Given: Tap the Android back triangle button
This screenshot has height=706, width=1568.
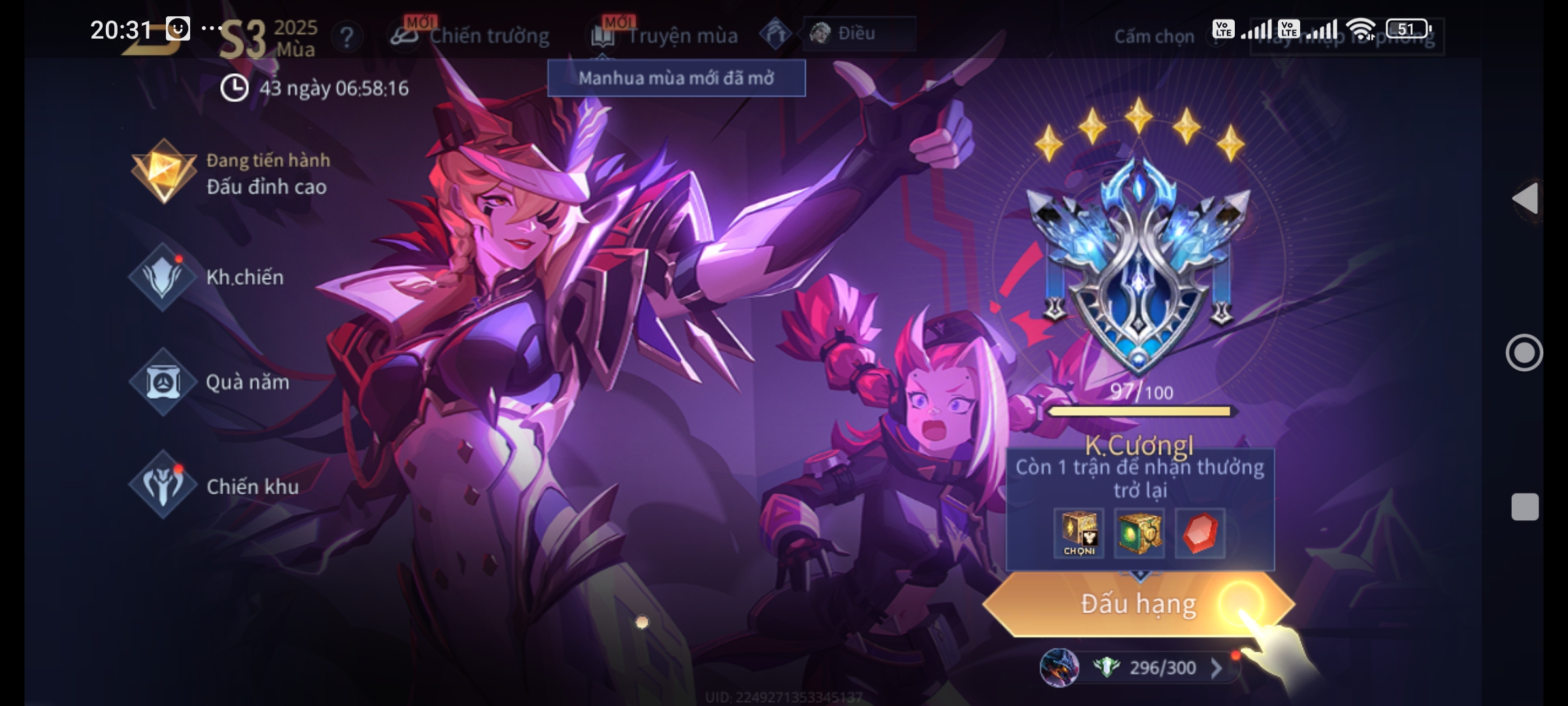Looking at the screenshot, I should (1526, 199).
